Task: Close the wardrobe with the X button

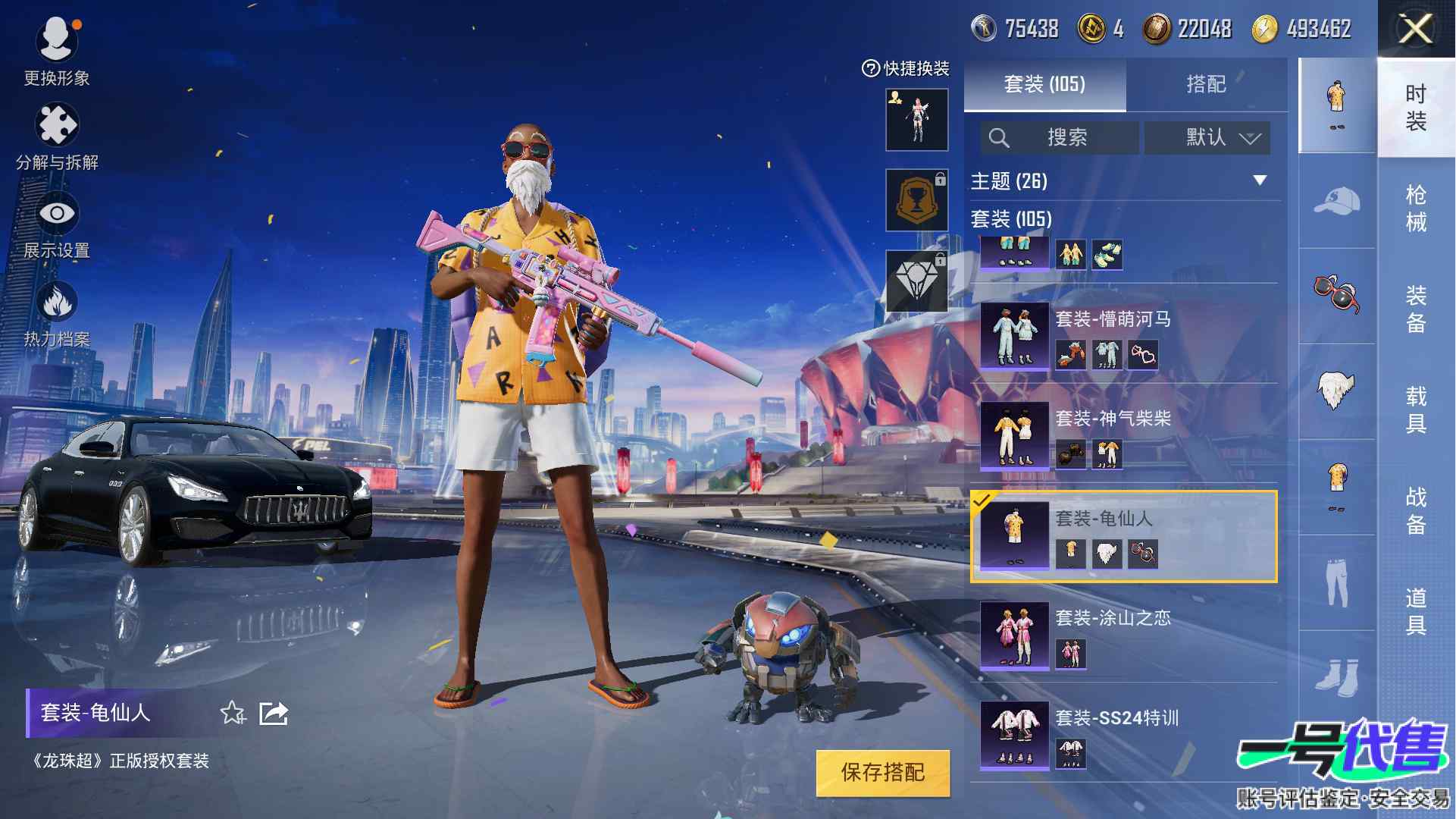Action: [1415, 30]
